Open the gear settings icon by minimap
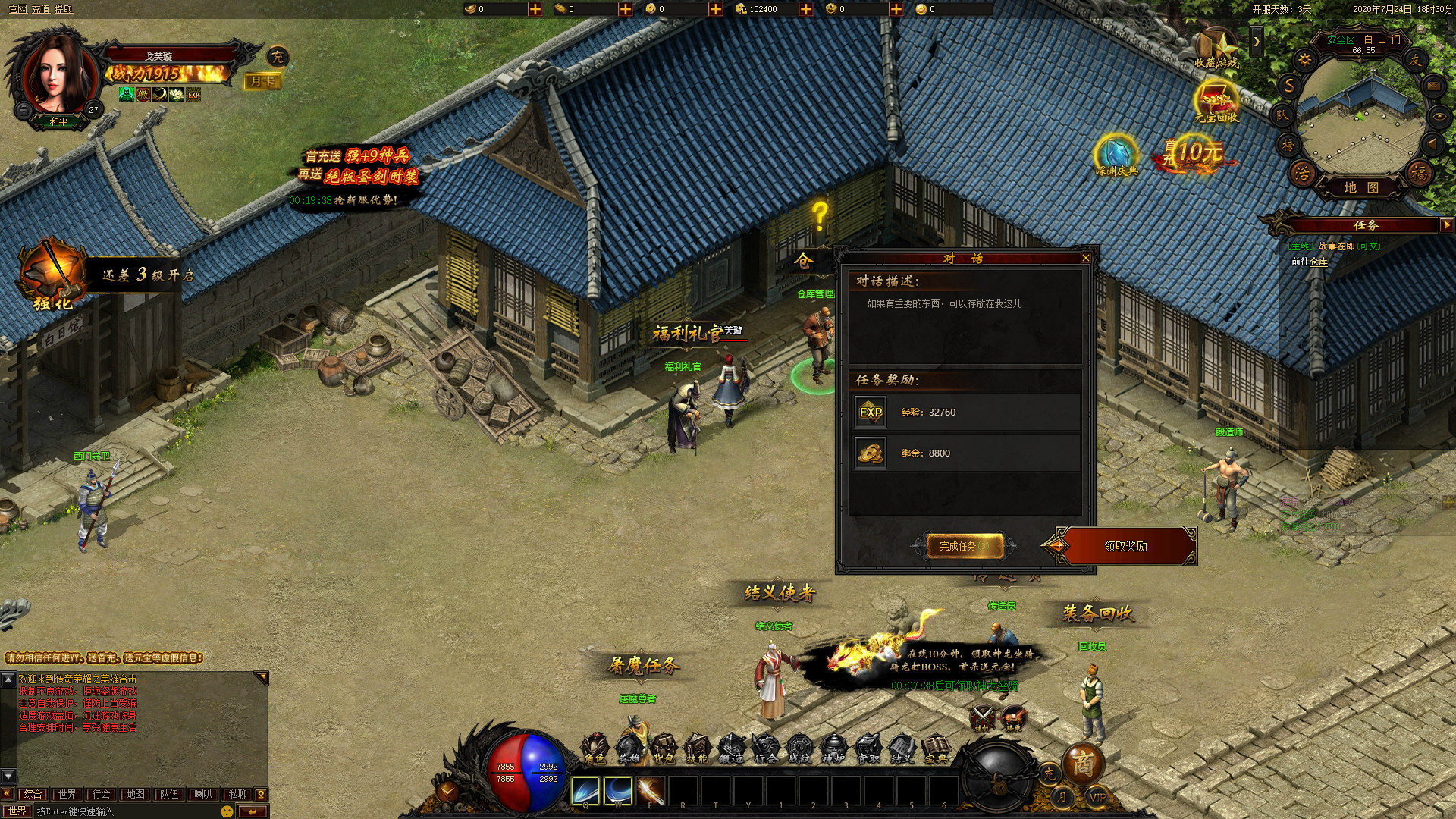The width and height of the screenshot is (1456, 819). (1304, 60)
